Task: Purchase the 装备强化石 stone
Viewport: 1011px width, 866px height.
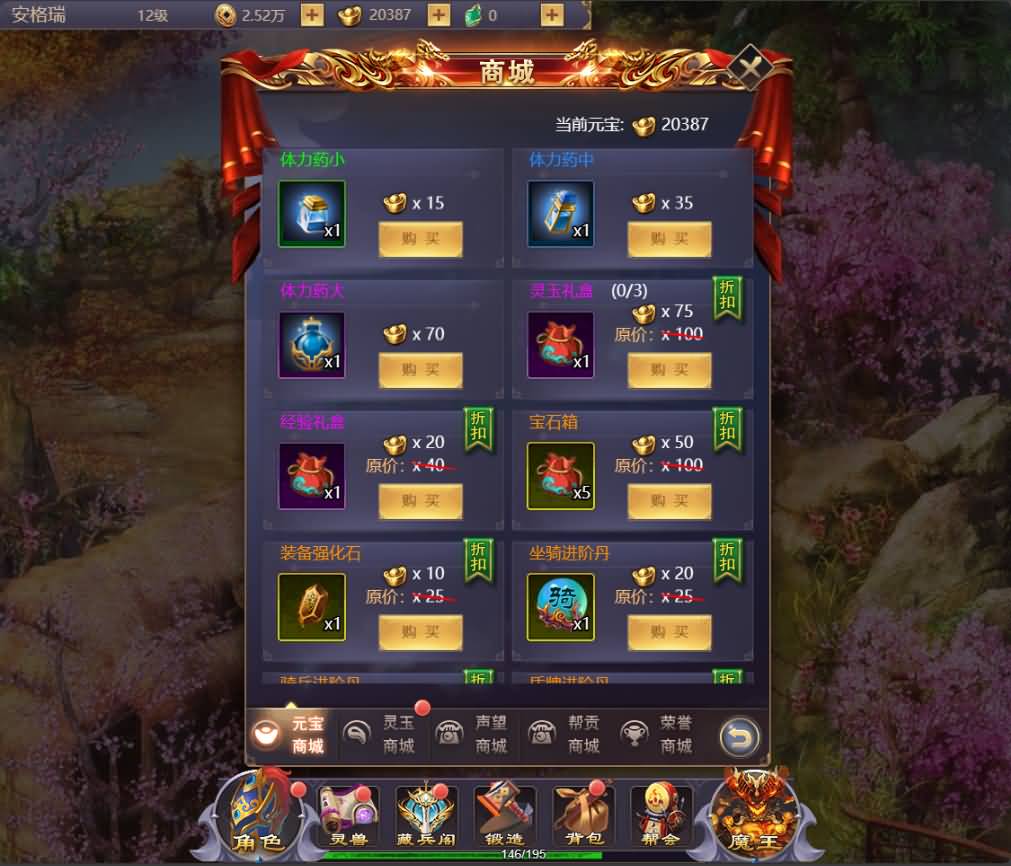Action: [x=420, y=632]
